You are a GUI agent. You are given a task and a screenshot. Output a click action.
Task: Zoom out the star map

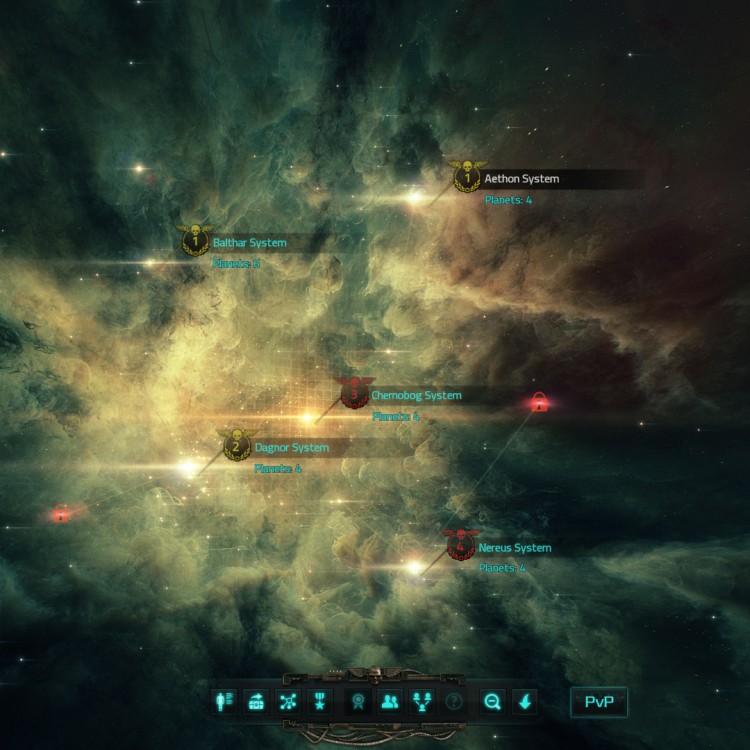tap(492, 701)
